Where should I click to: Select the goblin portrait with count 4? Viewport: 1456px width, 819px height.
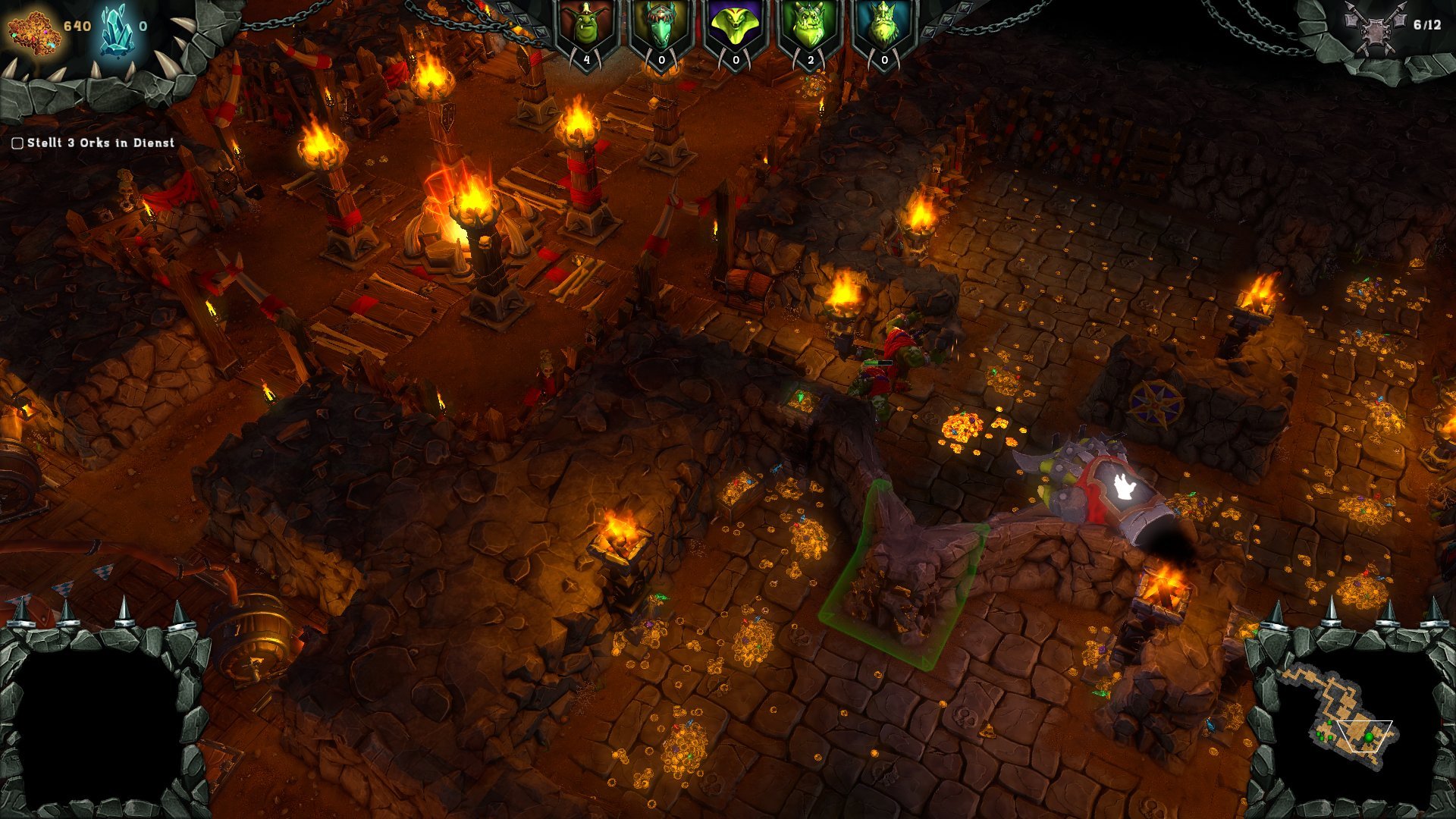coord(586,29)
